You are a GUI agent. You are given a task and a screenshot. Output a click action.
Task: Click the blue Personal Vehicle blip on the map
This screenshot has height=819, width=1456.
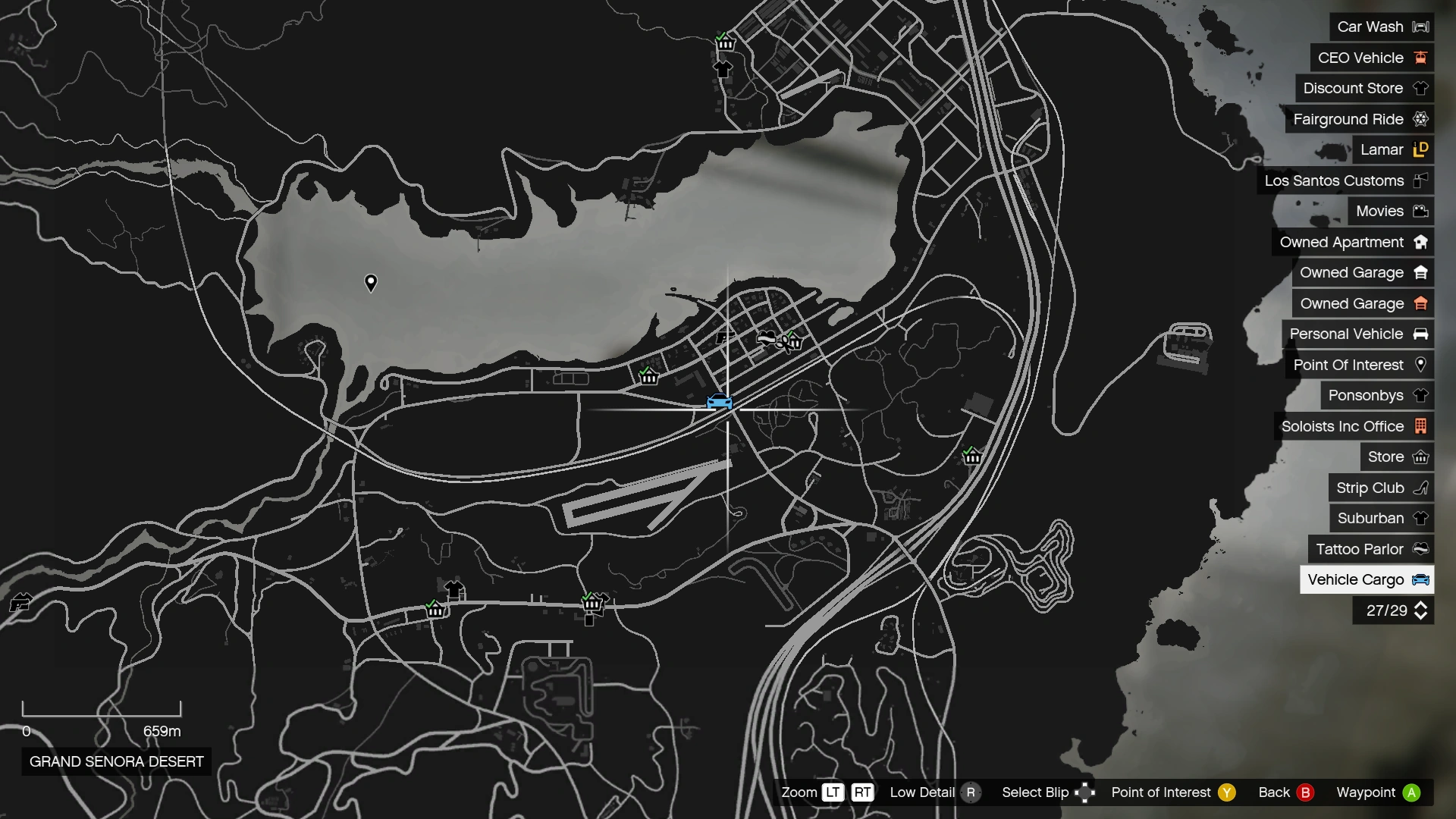point(720,403)
